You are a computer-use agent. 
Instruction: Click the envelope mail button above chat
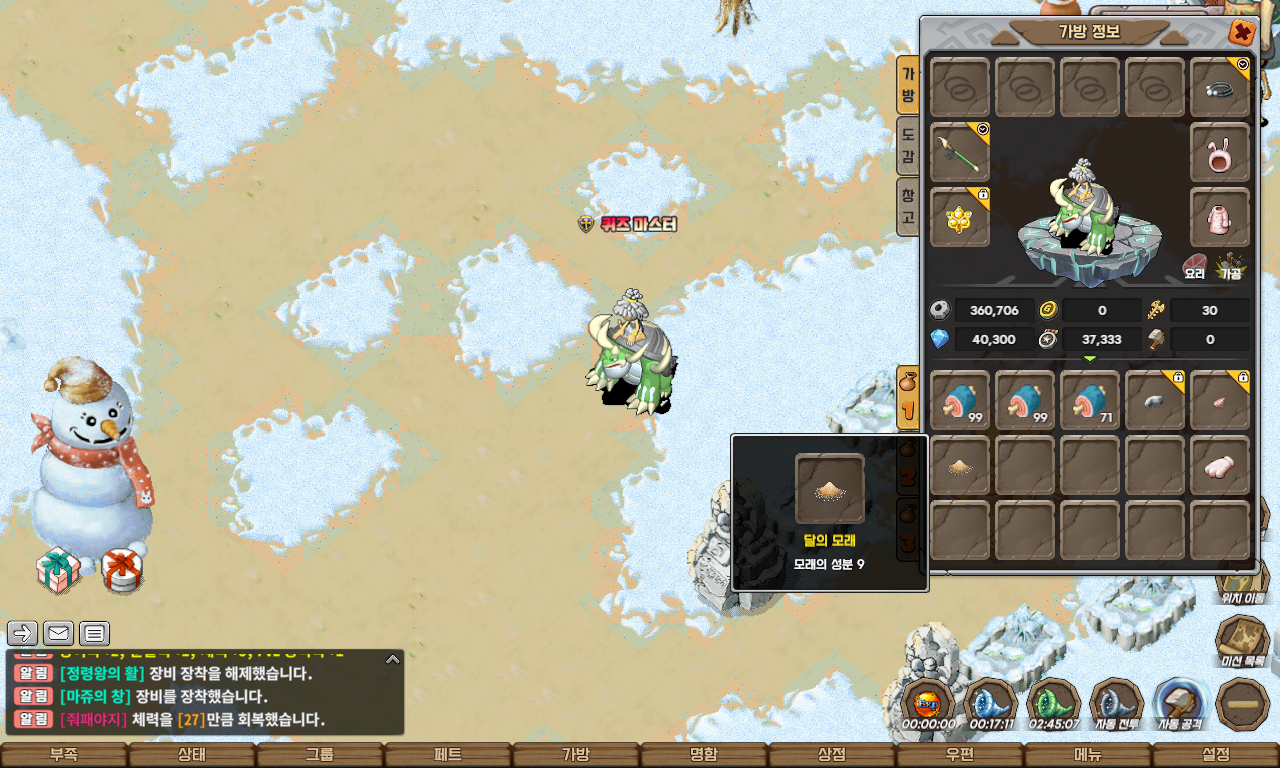59,633
